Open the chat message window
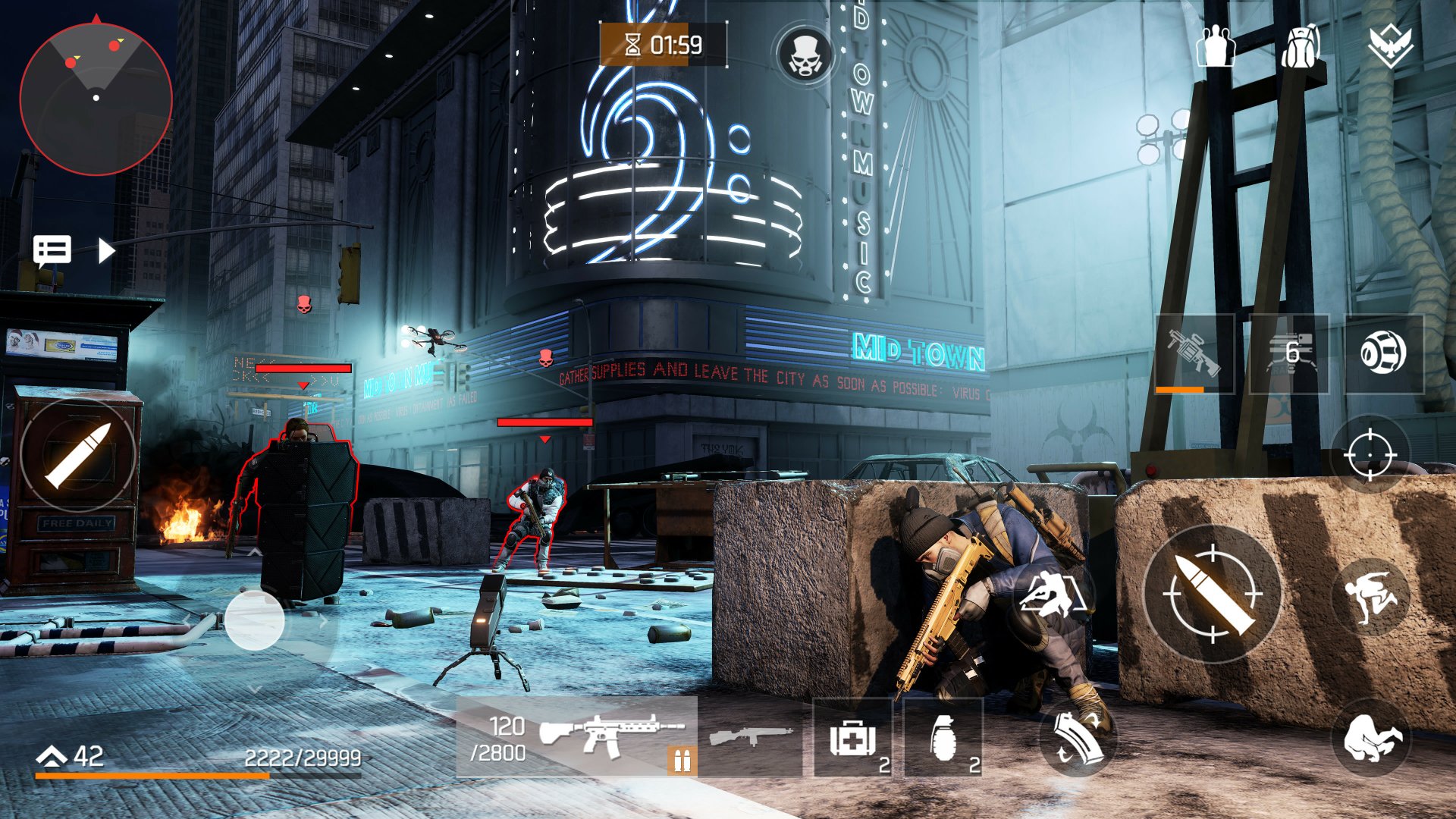 52,248
